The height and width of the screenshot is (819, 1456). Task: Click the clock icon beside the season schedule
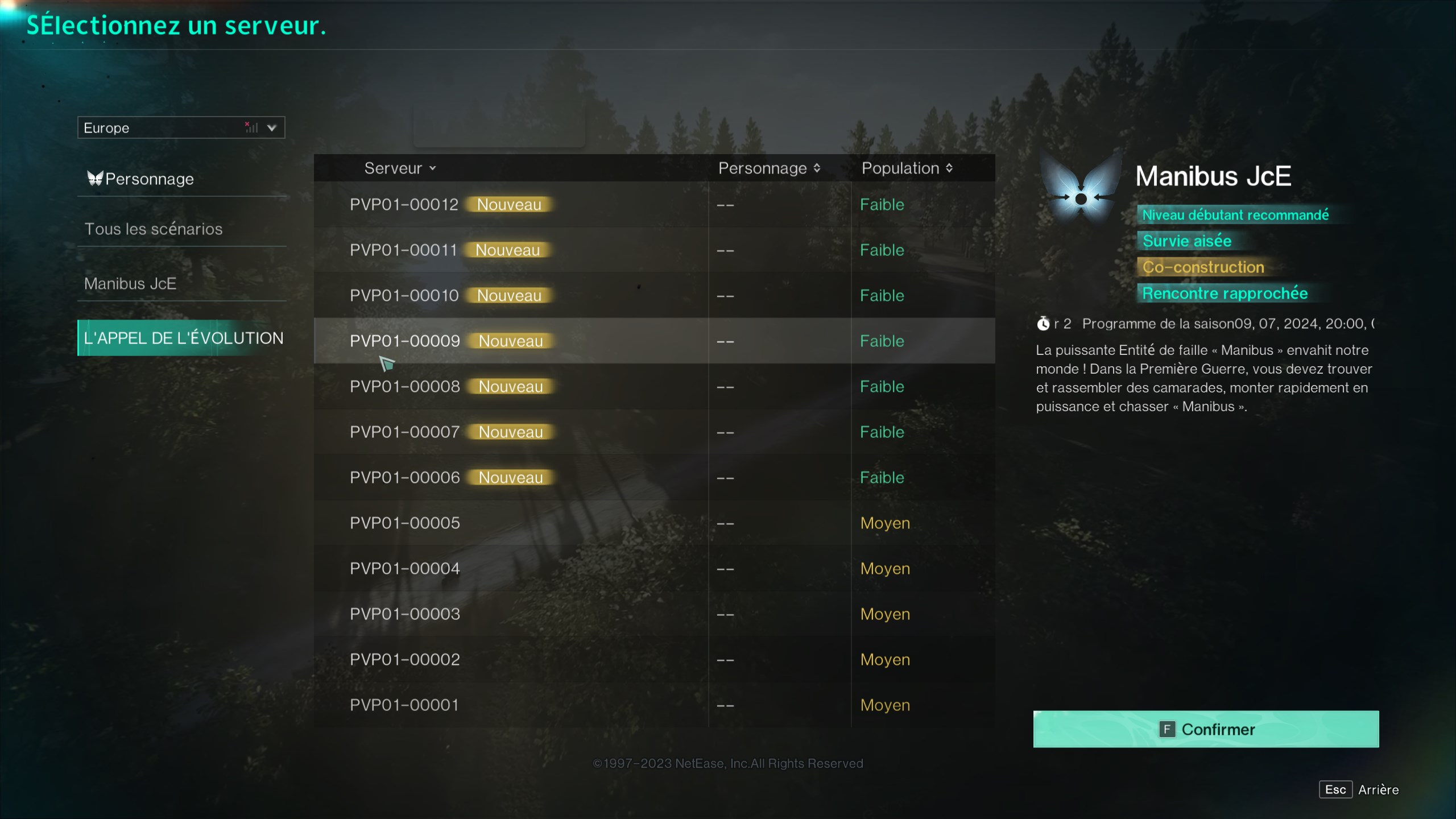pyautogui.click(x=1044, y=324)
